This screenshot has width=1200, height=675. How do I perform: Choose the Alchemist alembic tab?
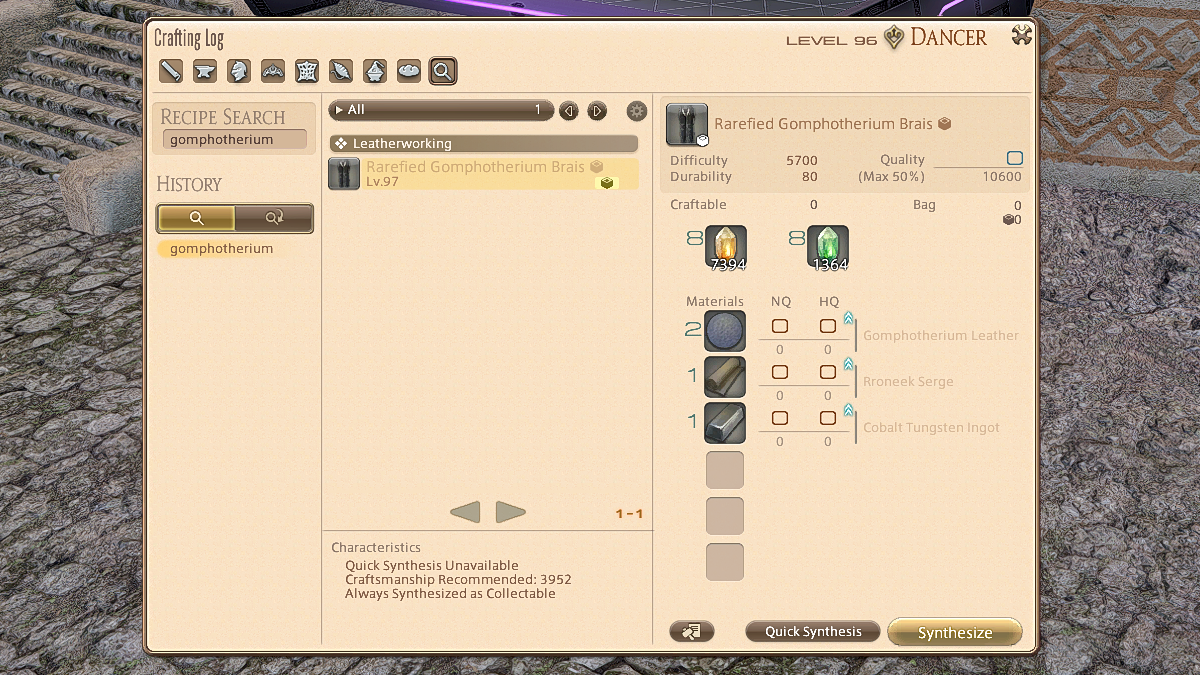[375, 71]
